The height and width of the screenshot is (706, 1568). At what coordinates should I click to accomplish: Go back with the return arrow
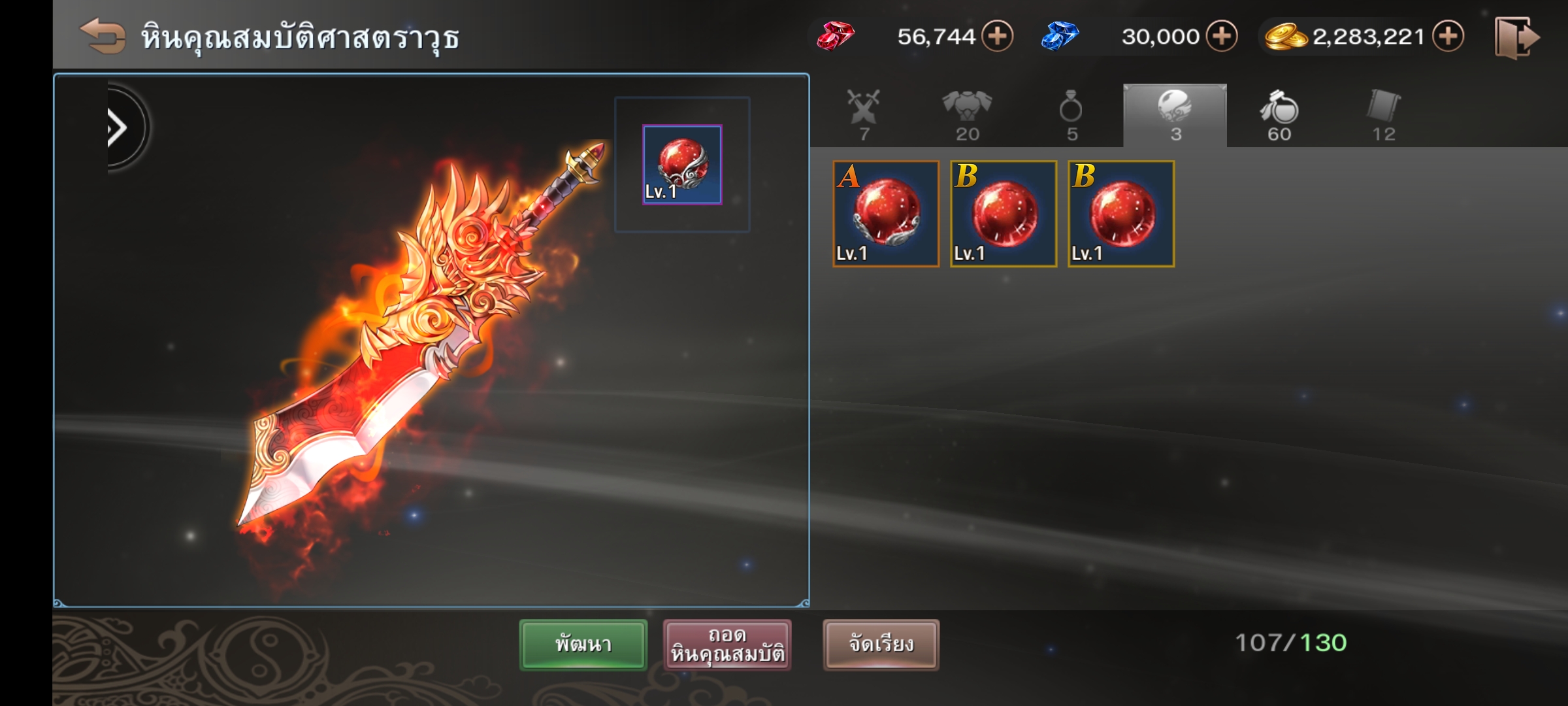103,36
